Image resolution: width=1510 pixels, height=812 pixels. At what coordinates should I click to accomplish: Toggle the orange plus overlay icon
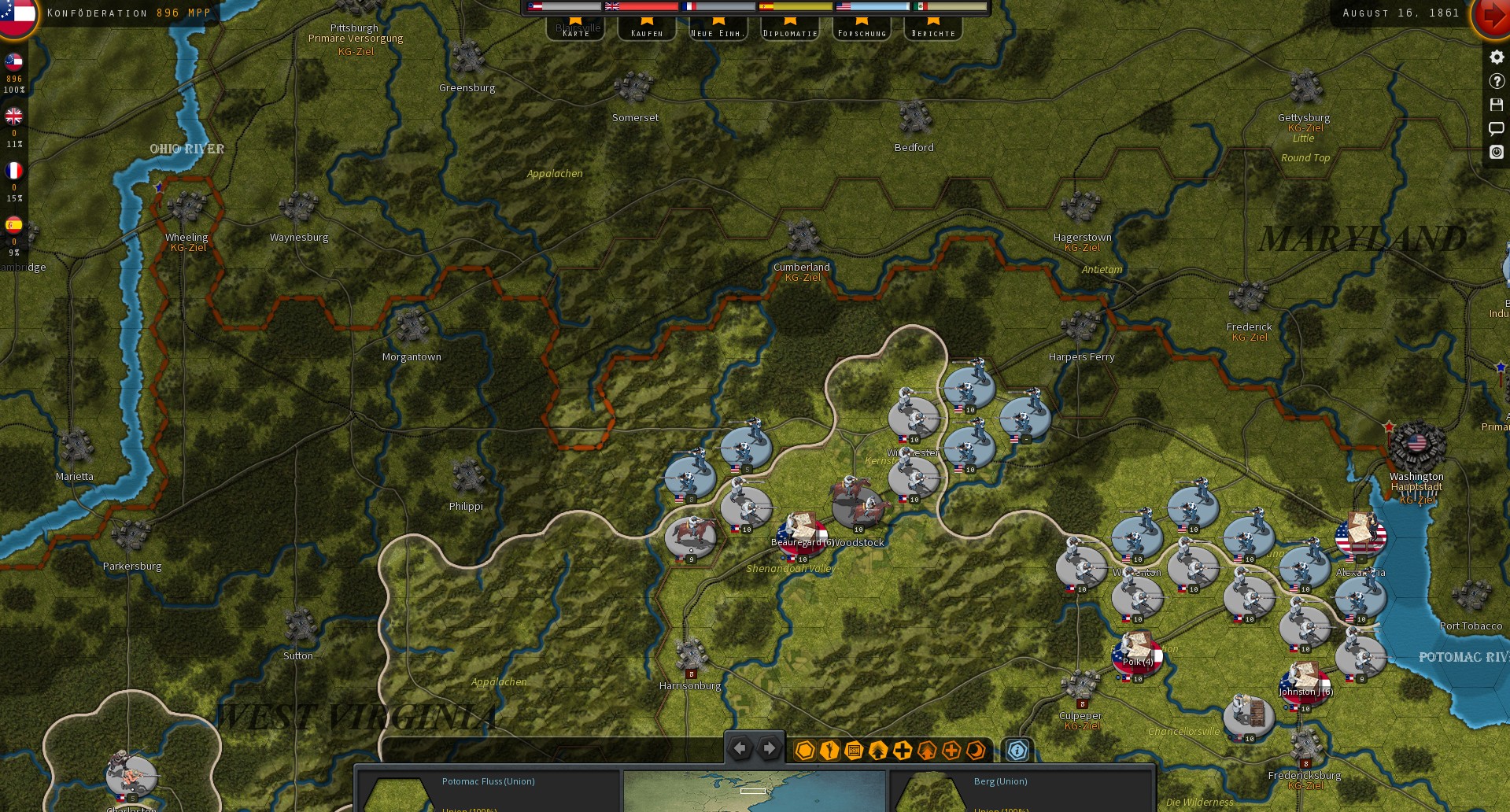pyautogui.click(x=951, y=751)
